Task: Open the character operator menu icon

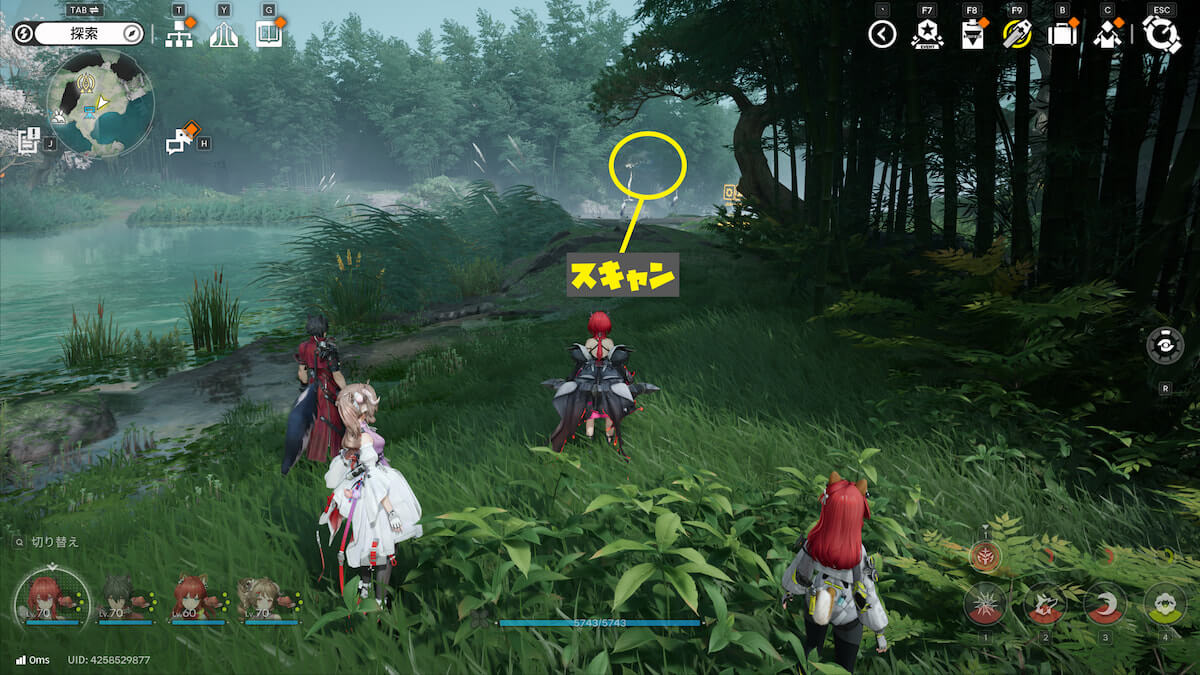Action: (1107, 35)
